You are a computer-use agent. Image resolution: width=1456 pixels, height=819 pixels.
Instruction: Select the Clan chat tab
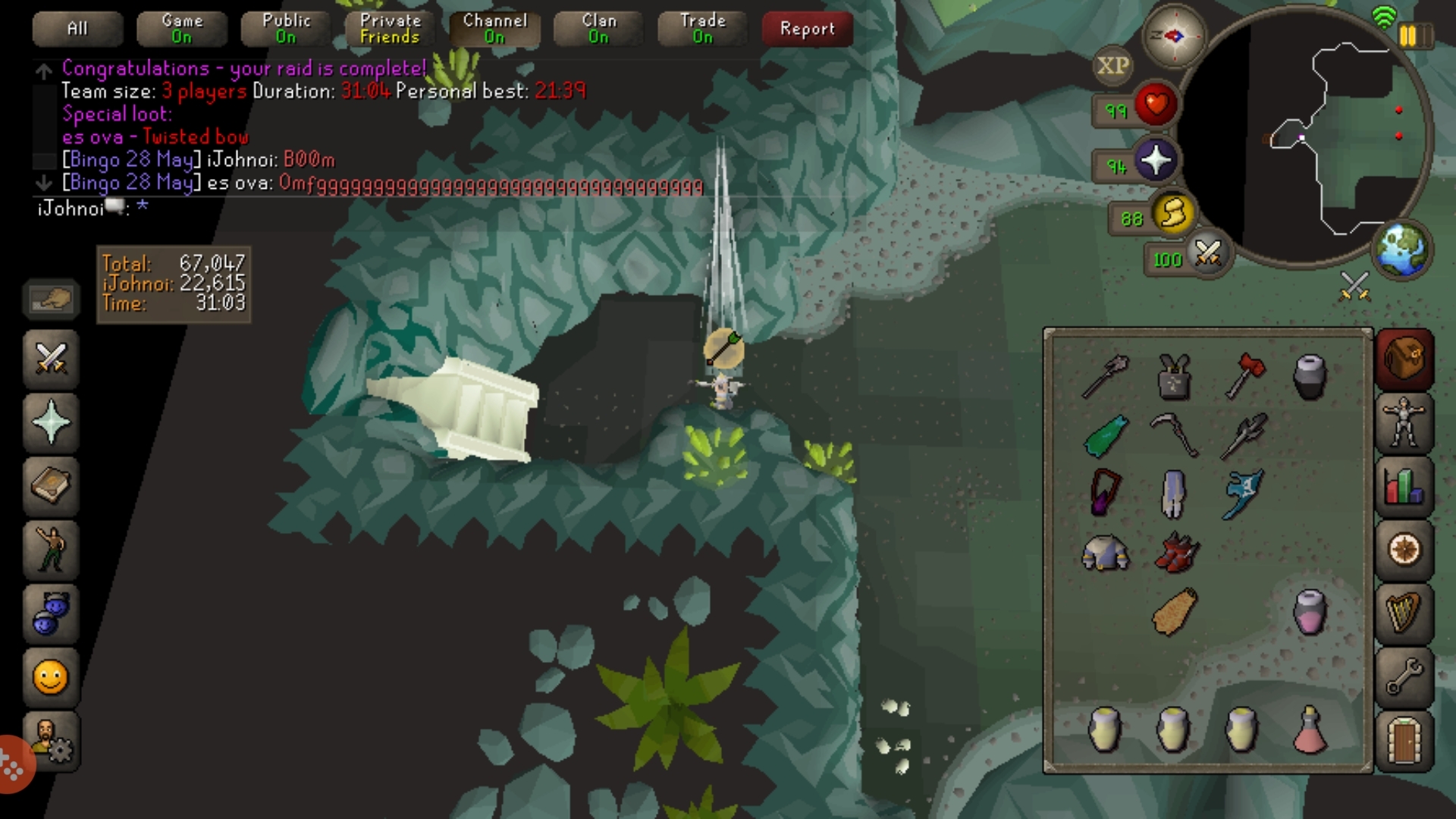(x=599, y=29)
